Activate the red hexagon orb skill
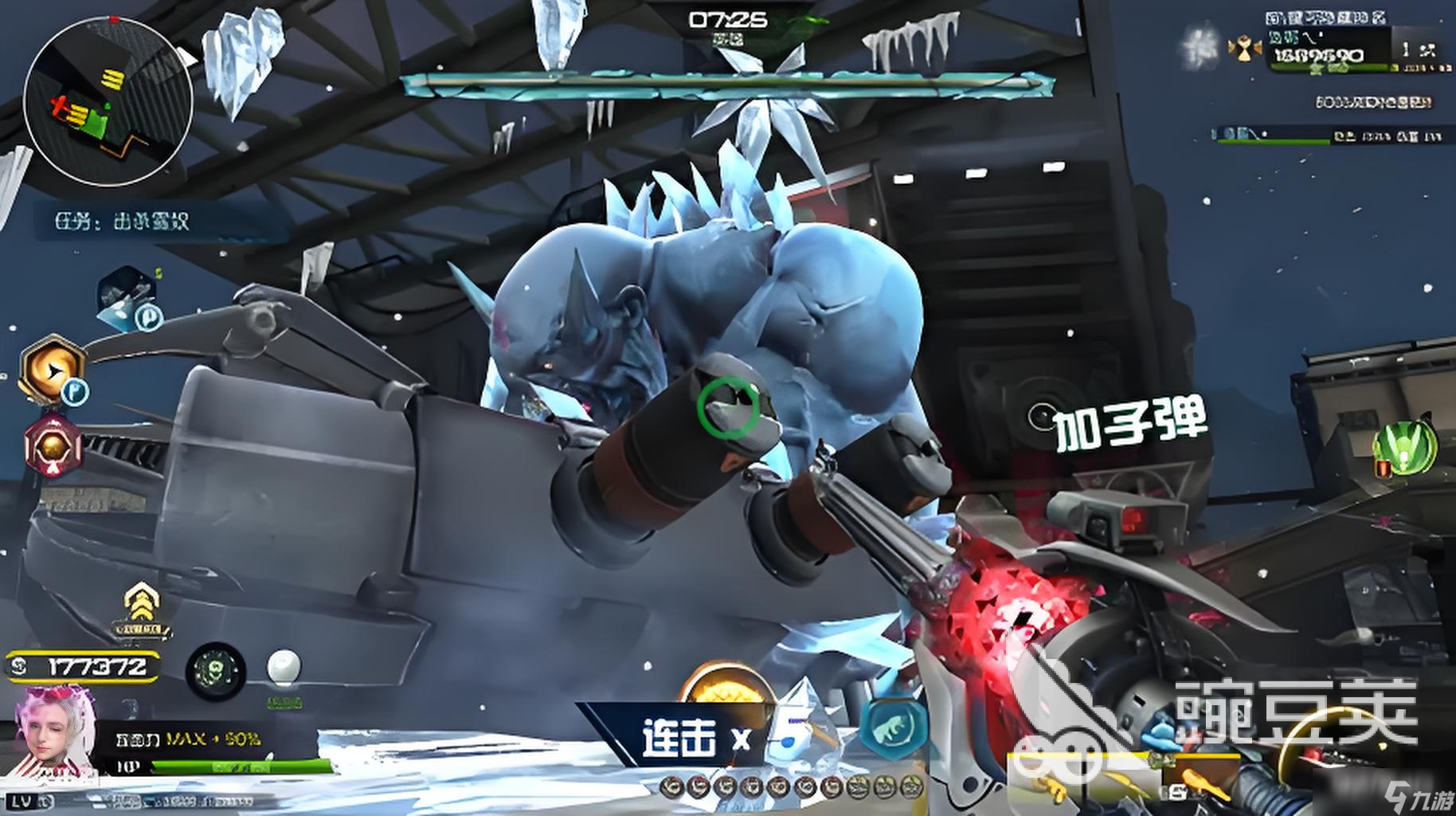The image size is (1456, 816). click(x=53, y=445)
